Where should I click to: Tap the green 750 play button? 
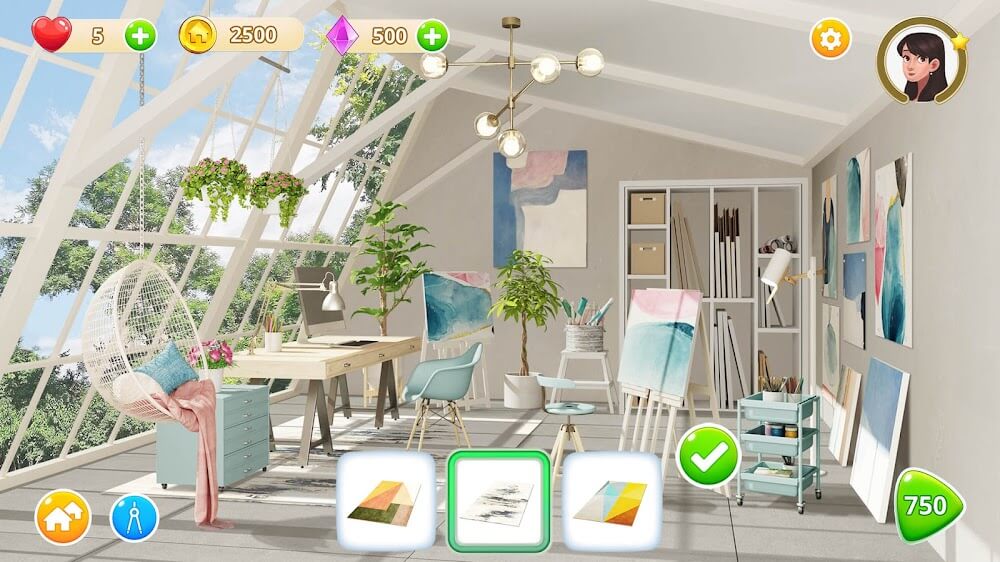927,506
